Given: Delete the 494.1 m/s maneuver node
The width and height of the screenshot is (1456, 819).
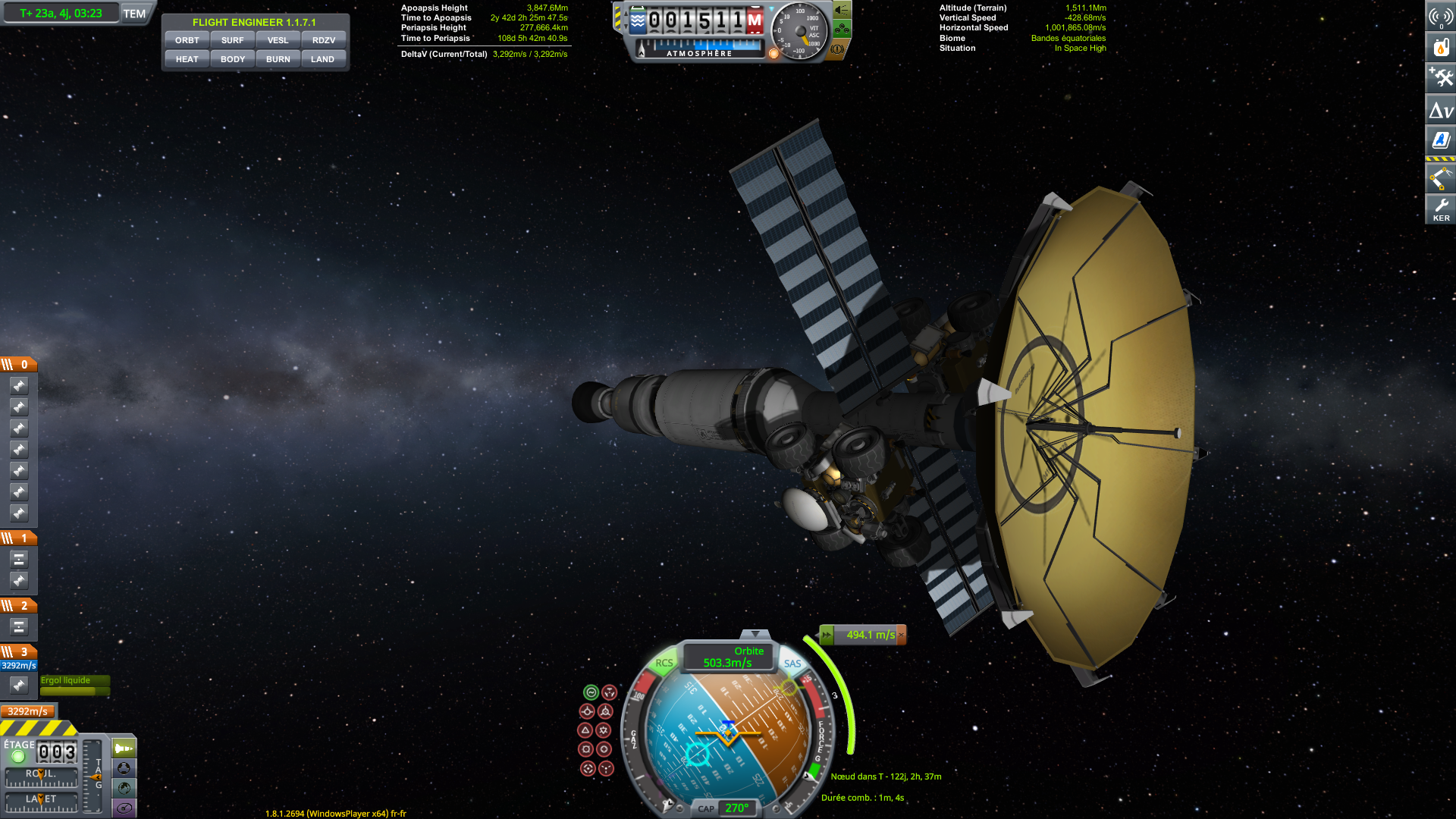Looking at the screenshot, I should 901,635.
